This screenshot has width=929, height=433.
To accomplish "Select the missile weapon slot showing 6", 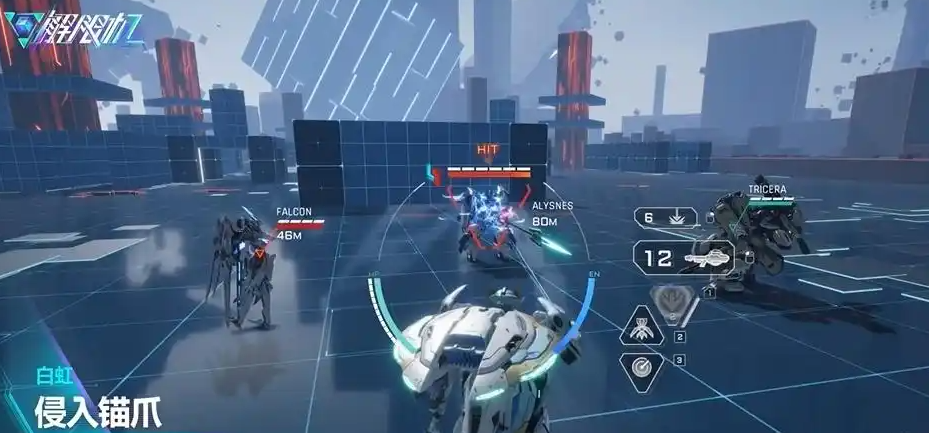I will pyautogui.click(x=666, y=217).
